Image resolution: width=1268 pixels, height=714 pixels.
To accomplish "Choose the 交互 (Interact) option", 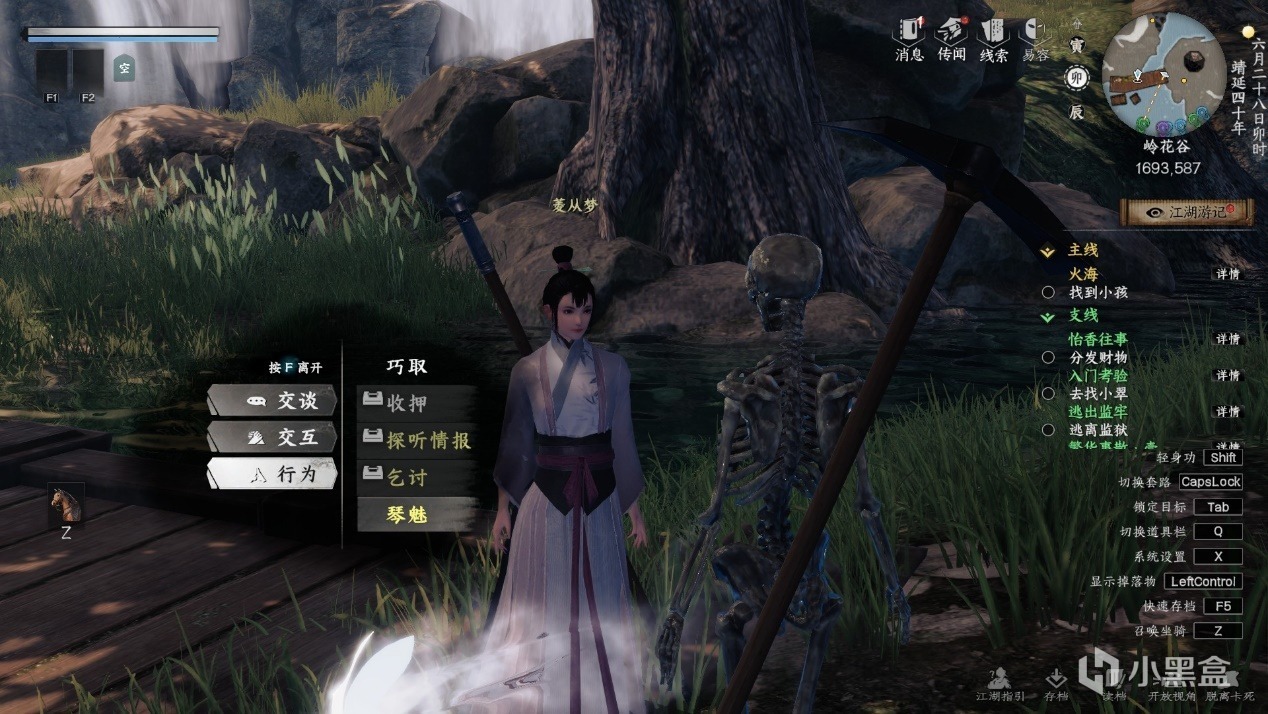I will point(272,437).
